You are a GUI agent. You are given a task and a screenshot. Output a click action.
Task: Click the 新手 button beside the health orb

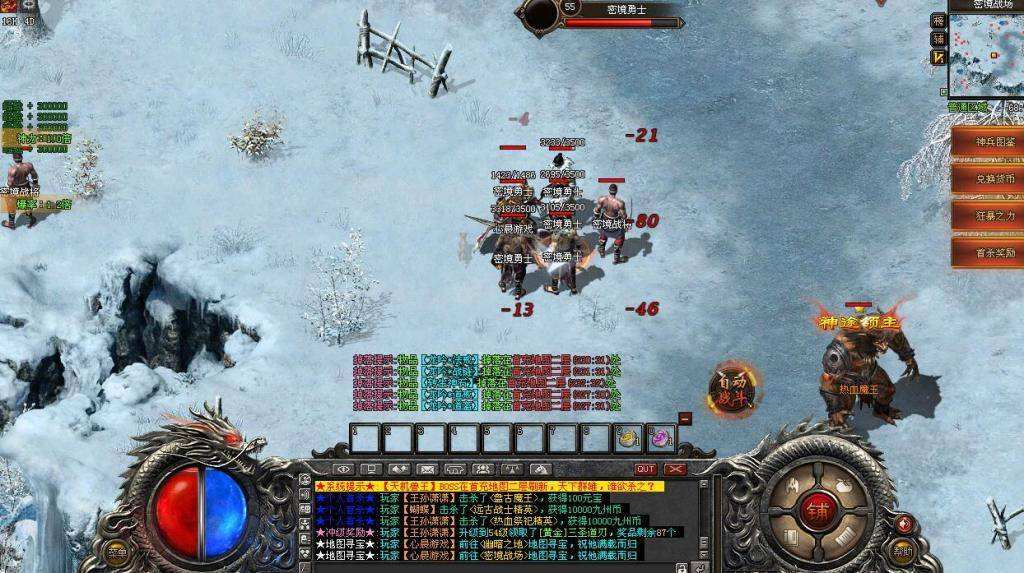[x=118, y=551]
